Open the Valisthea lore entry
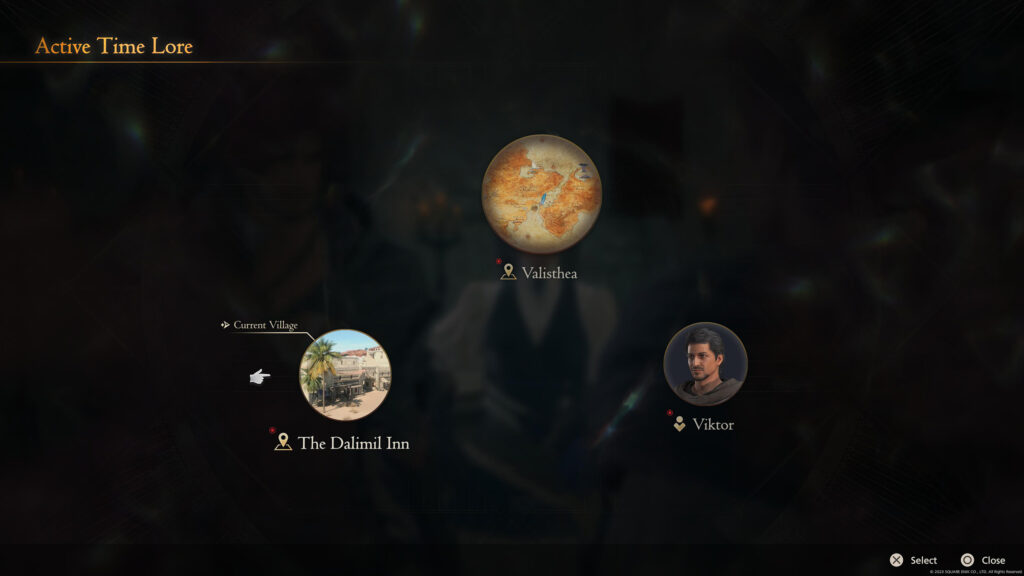The width and height of the screenshot is (1024, 576). point(541,194)
